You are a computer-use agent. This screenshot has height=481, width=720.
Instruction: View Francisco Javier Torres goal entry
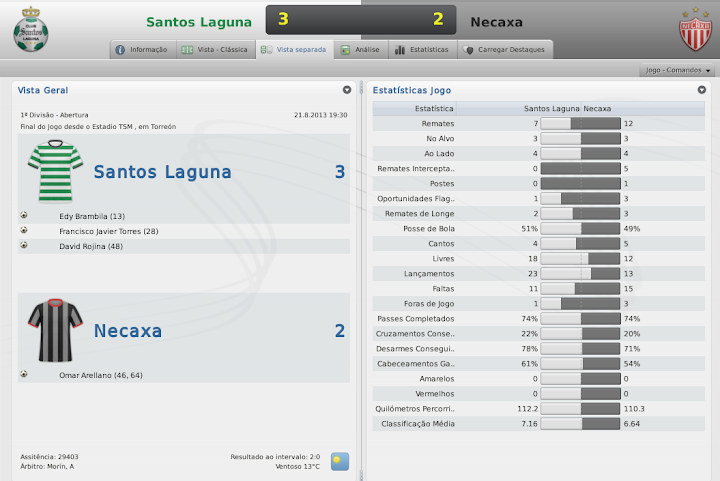pyautogui.click(x=109, y=231)
